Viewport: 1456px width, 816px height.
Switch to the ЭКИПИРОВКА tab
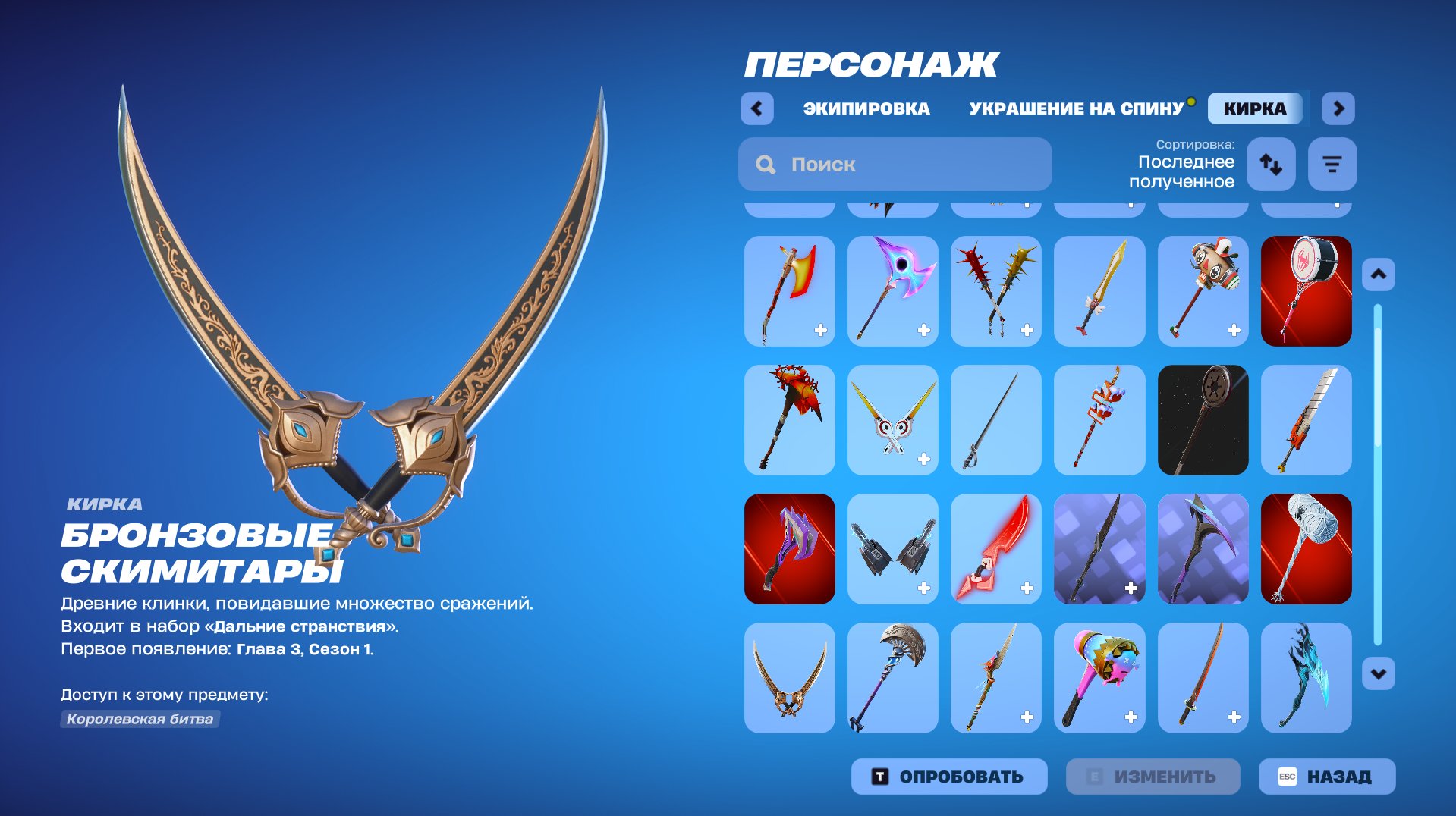point(867,108)
